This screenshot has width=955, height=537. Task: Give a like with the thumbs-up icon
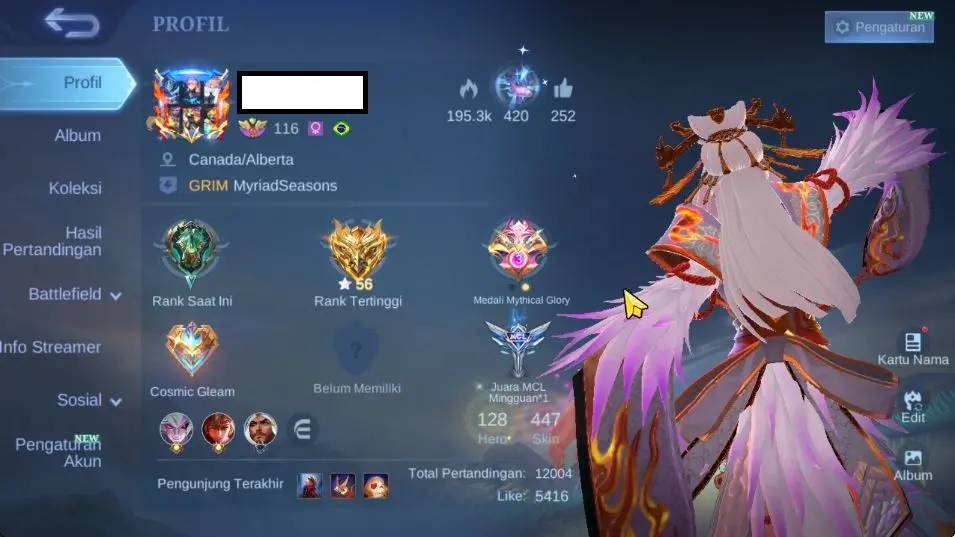(x=562, y=88)
